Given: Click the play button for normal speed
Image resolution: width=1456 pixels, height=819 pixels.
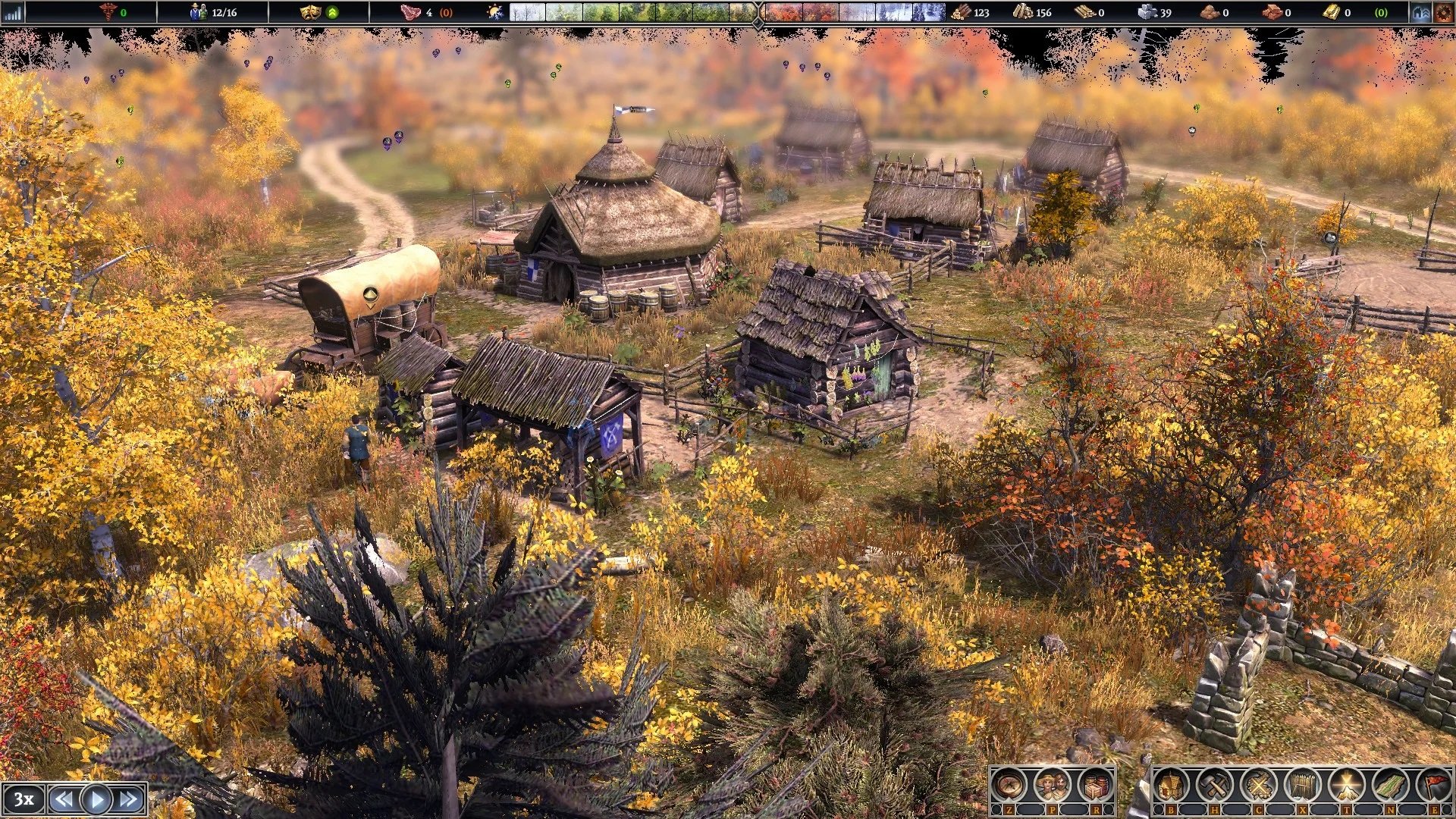Looking at the screenshot, I should tap(96, 799).
